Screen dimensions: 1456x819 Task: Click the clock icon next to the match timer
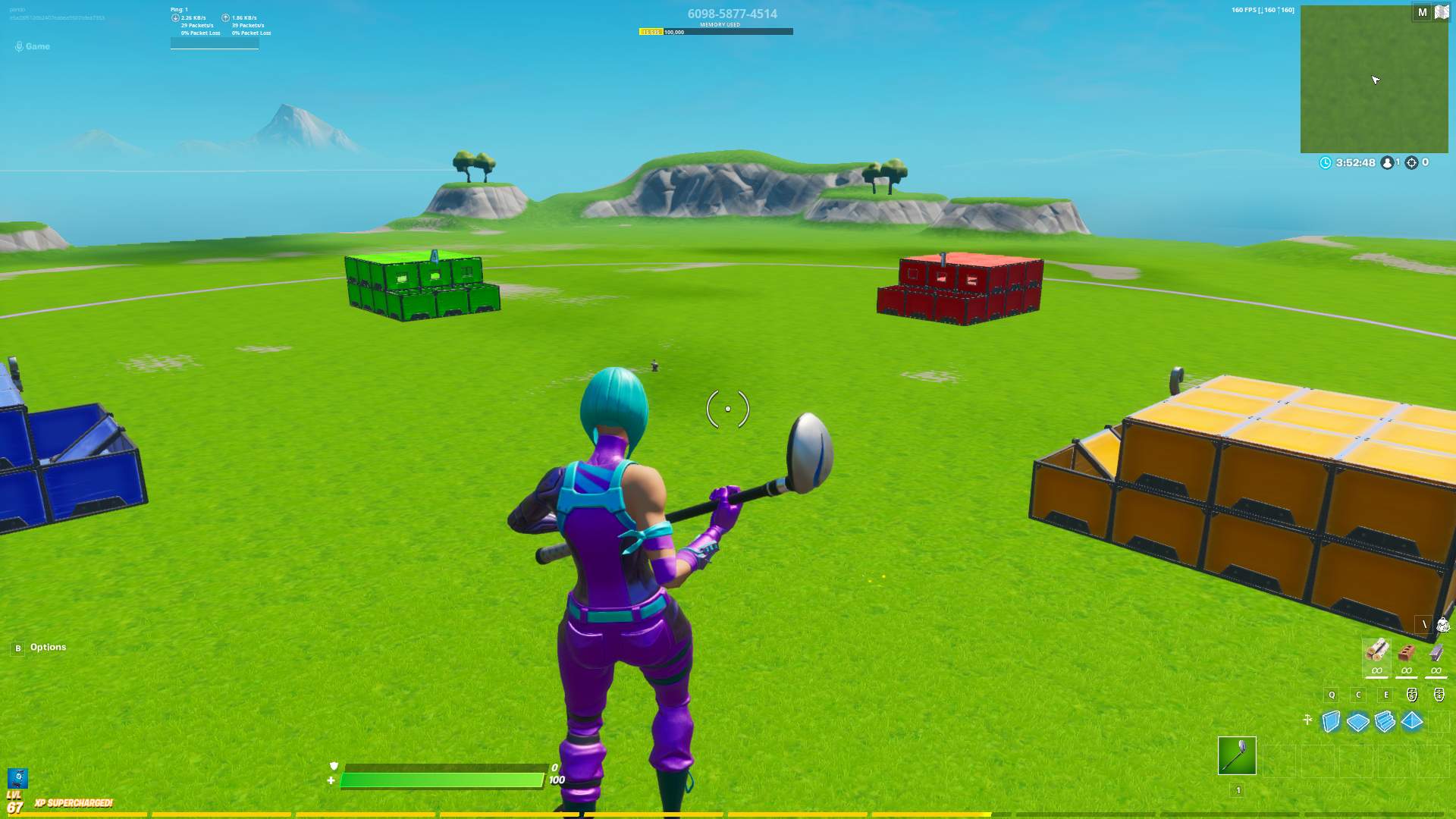click(x=1326, y=162)
